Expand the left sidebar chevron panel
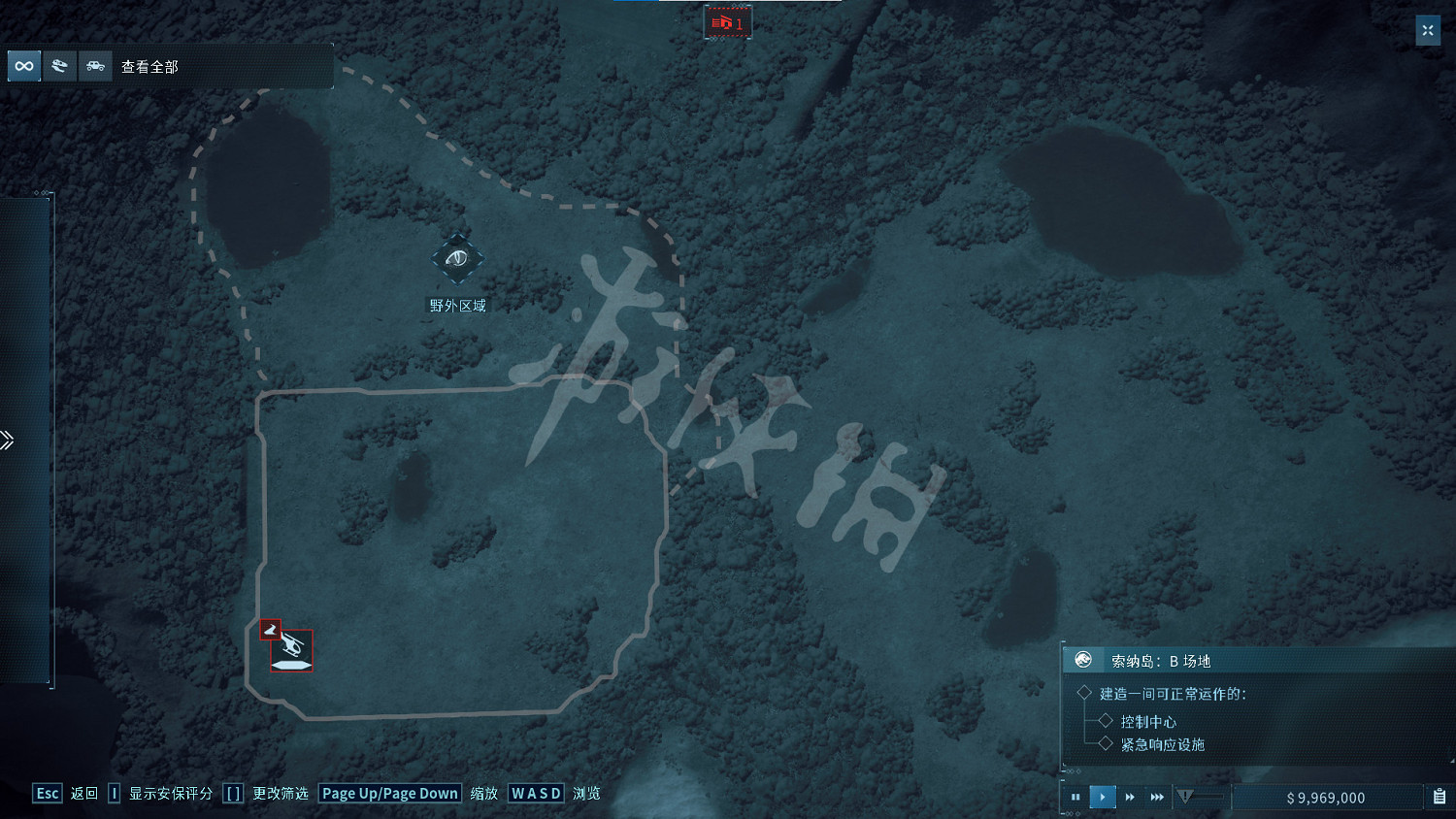Image resolution: width=1456 pixels, height=819 pixels. pos(8,440)
